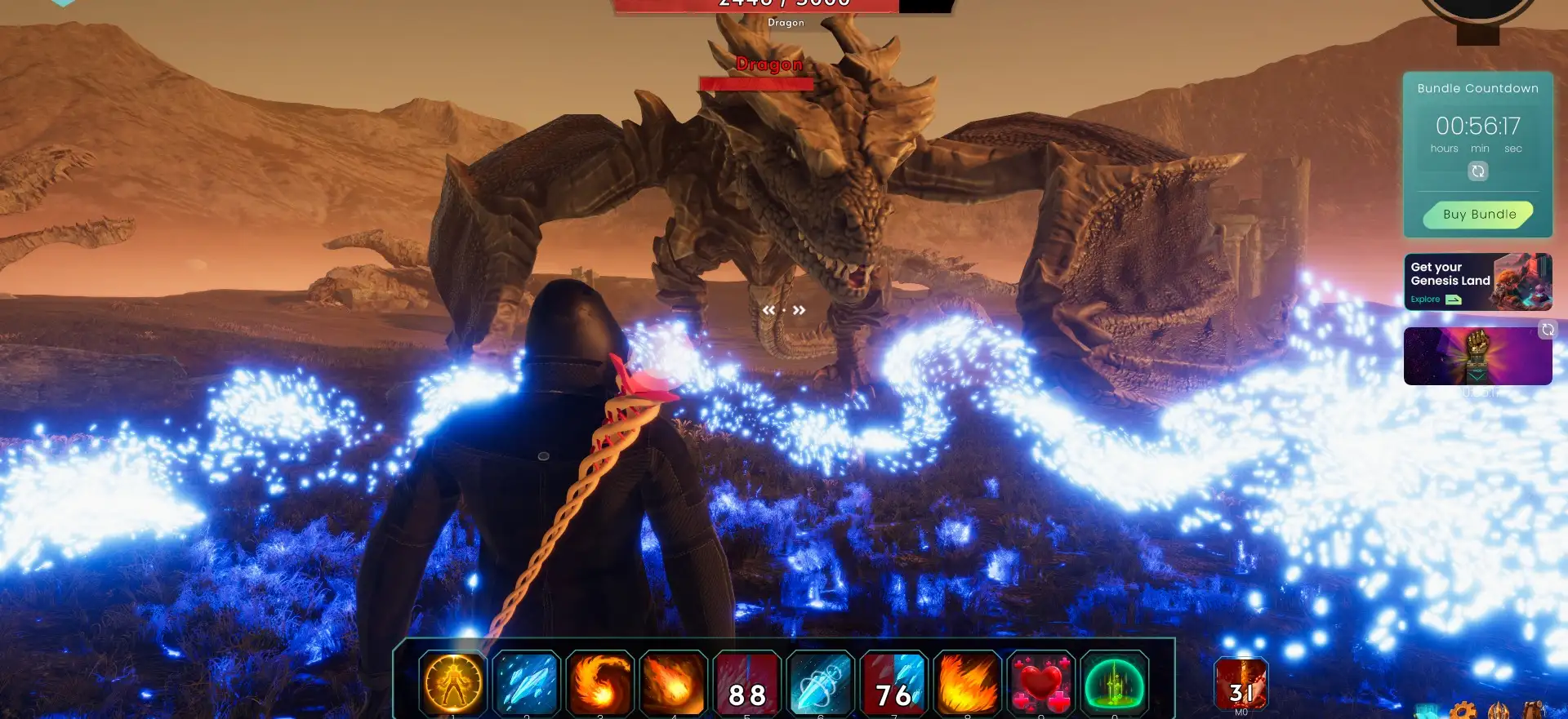Cast the flame wave ability

pos(968,684)
